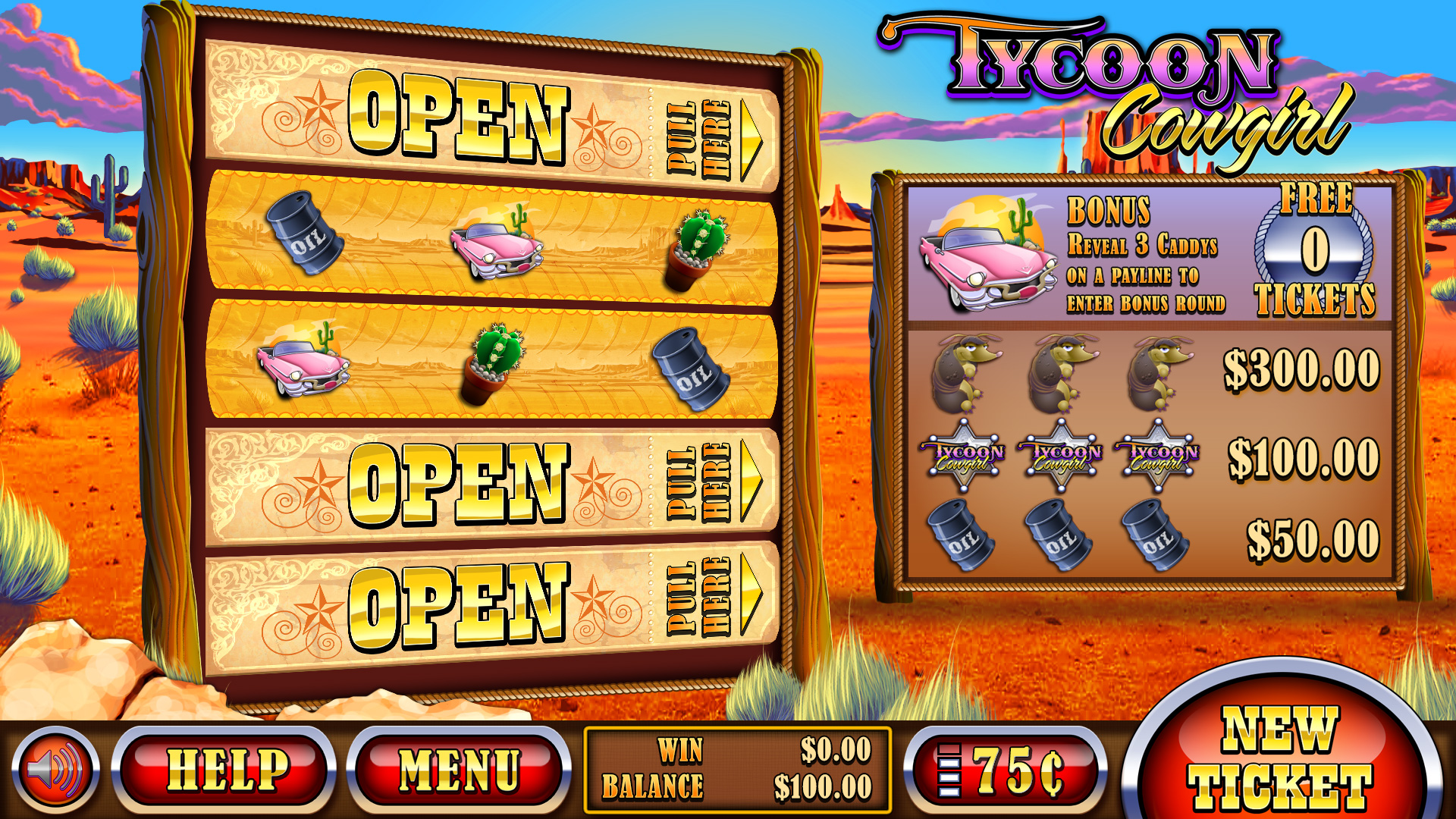Open the MENU button
Image resolution: width=1456 pixels, height=819 pixels.
pos(458,770)
